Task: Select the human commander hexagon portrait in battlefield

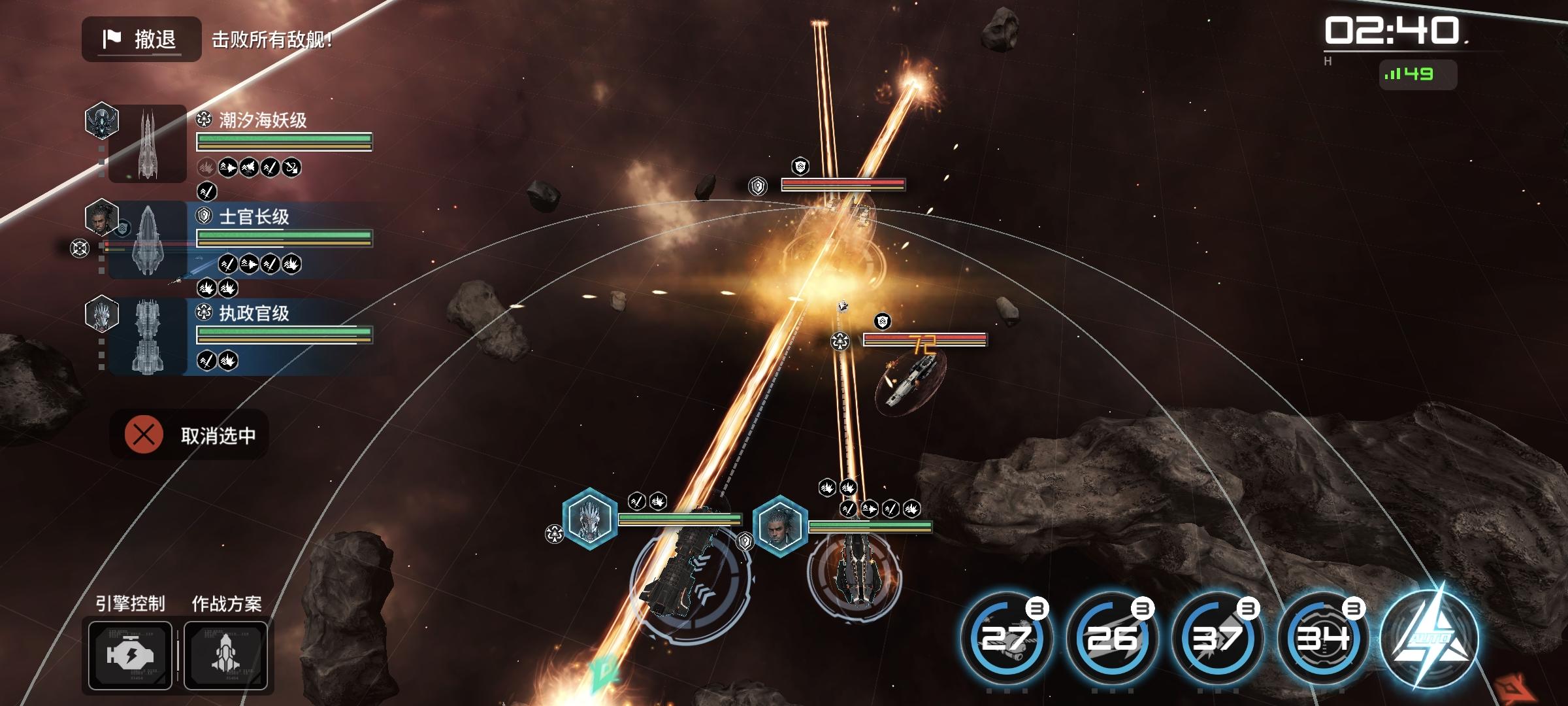Action: (779, 526)
